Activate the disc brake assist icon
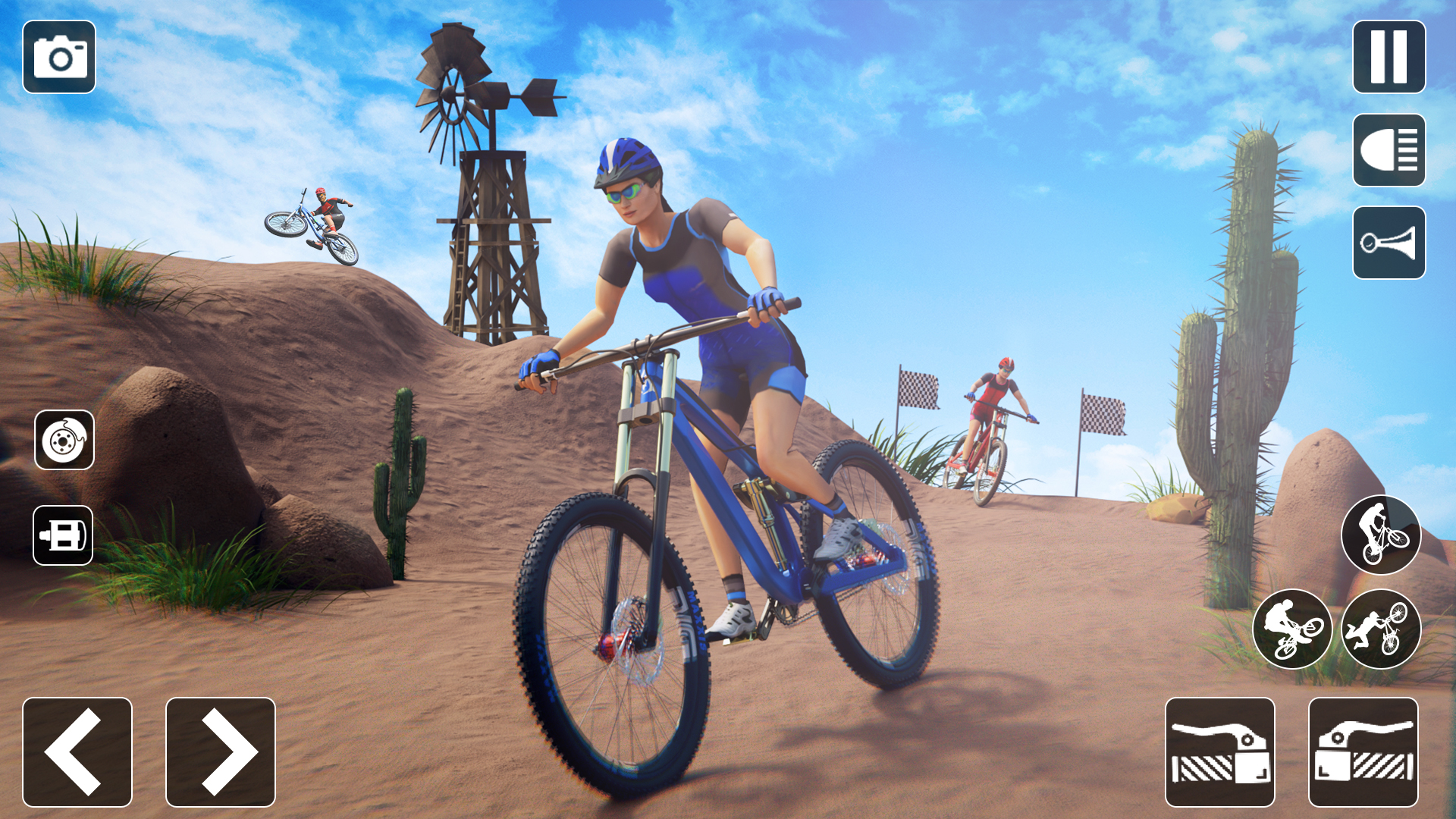 coord(64,441)
